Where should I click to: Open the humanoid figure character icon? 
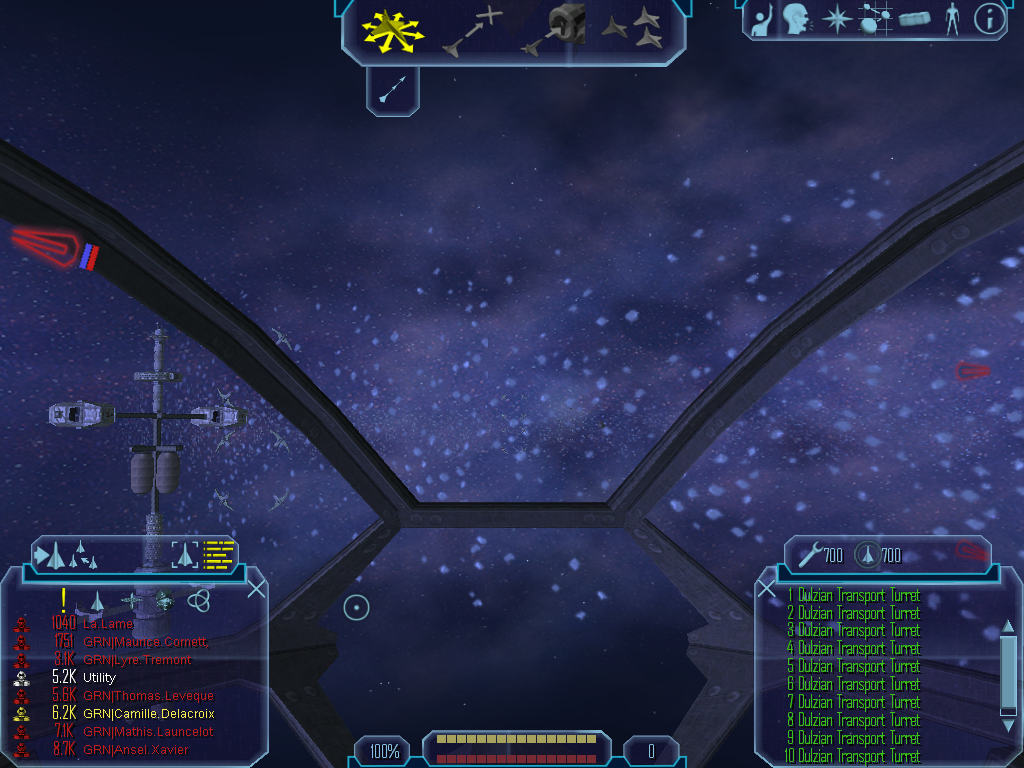[951, 19]
